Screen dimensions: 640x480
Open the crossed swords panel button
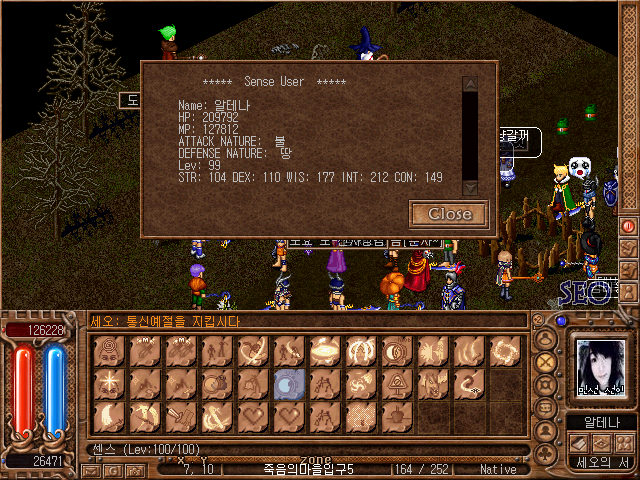[x=547, y=362]
